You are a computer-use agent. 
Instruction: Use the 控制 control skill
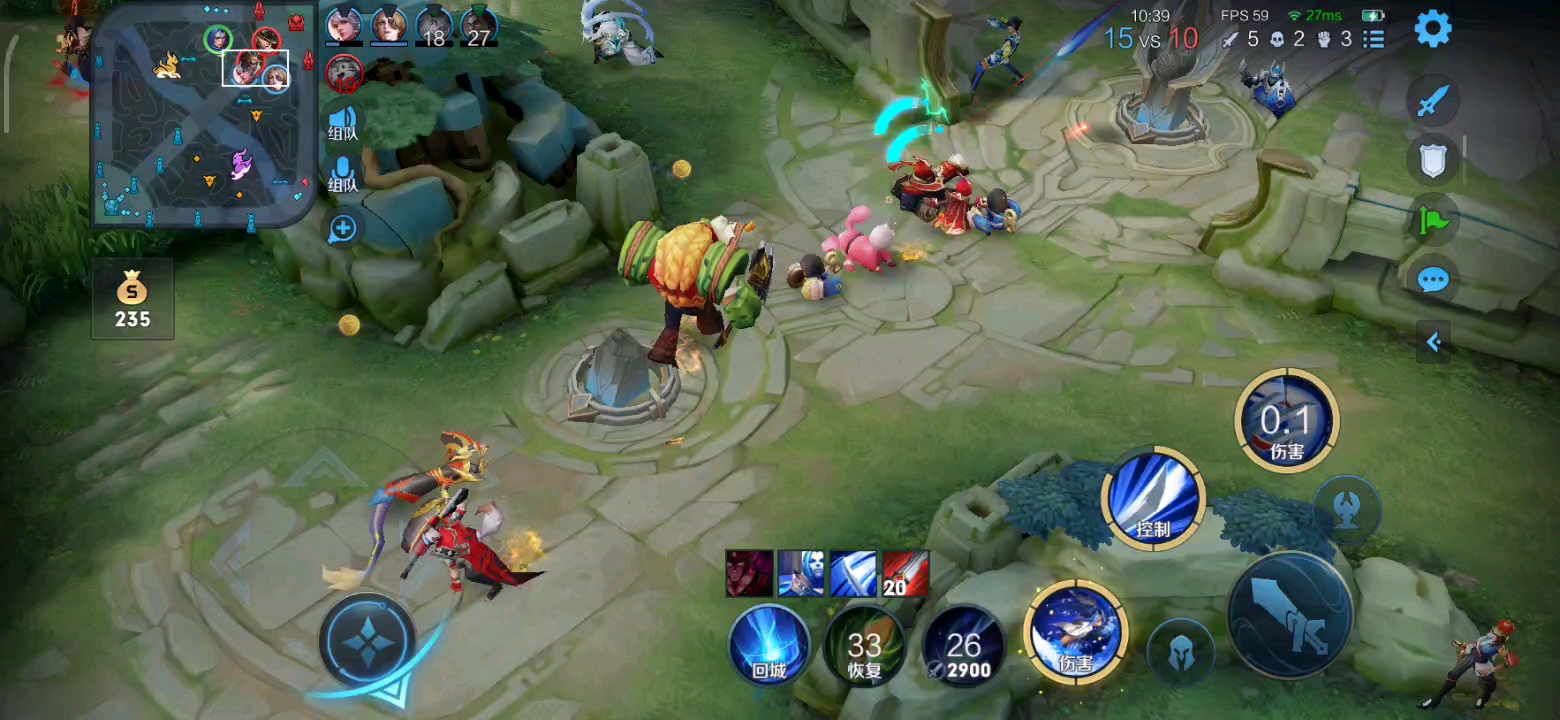click(x=1153, y=497)
